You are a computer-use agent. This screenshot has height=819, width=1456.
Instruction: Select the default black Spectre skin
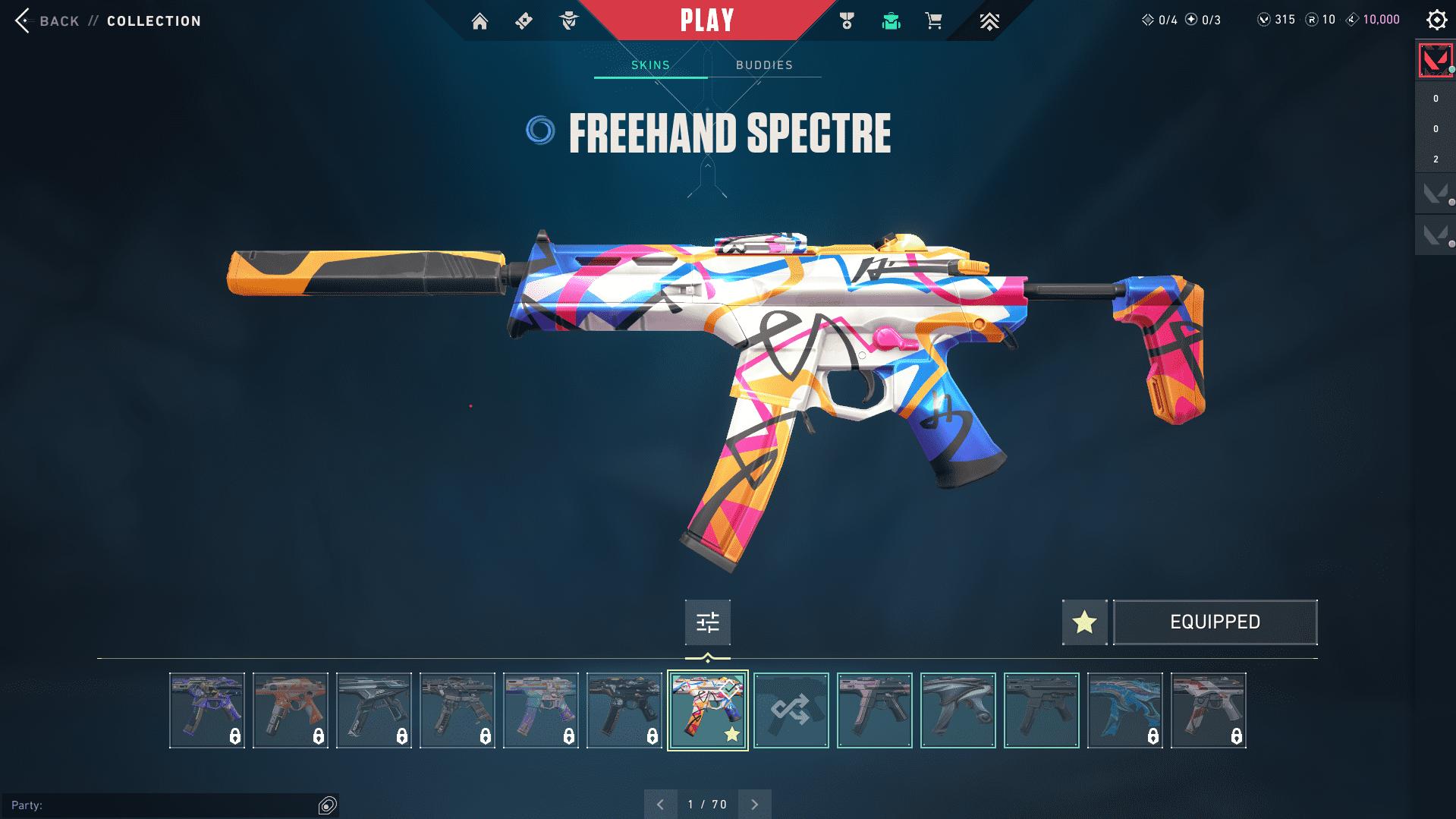click(1041, 710)
